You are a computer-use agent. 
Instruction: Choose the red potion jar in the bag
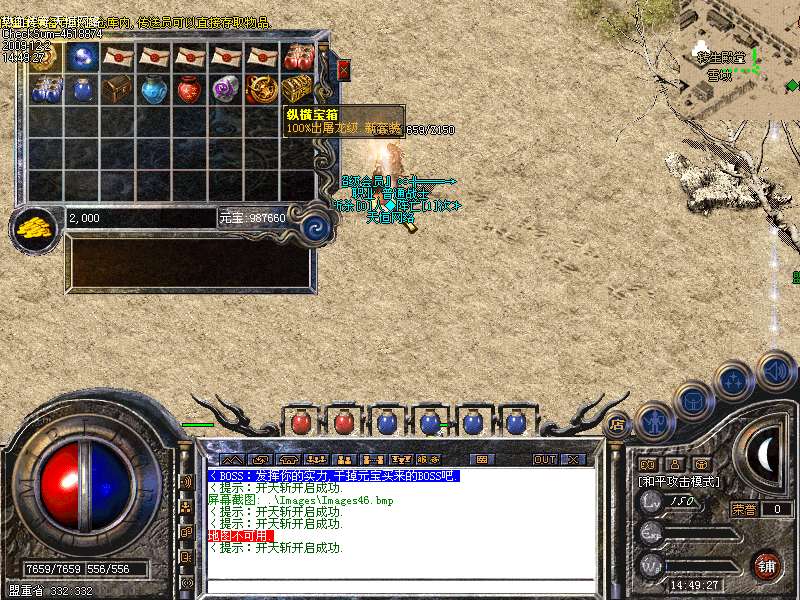tap(189, 89)
